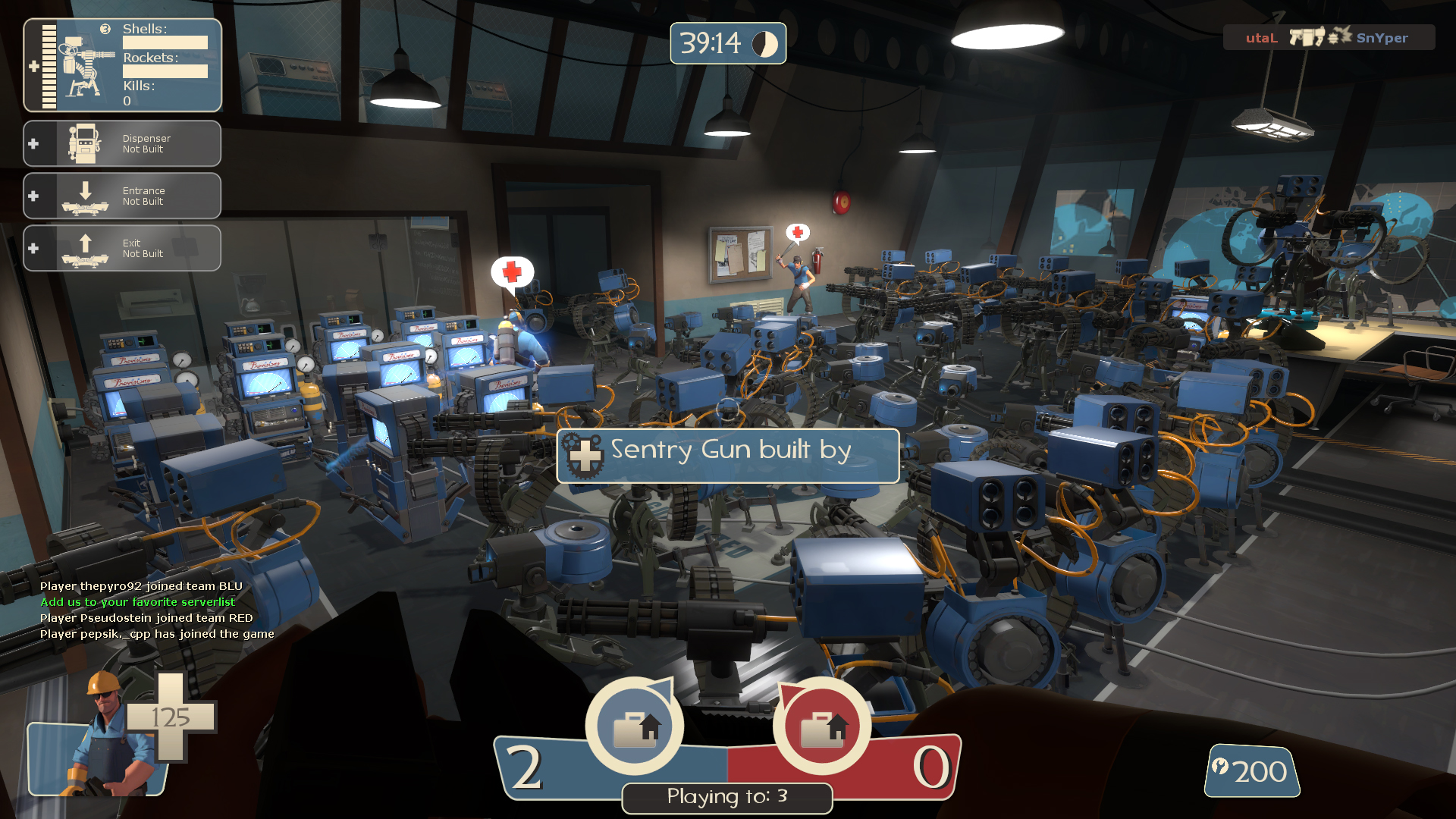Click the green favorite serverlist chat message
Image resolution: width=1456 pixels, height=819 pixels.
(x=137, y=602)
